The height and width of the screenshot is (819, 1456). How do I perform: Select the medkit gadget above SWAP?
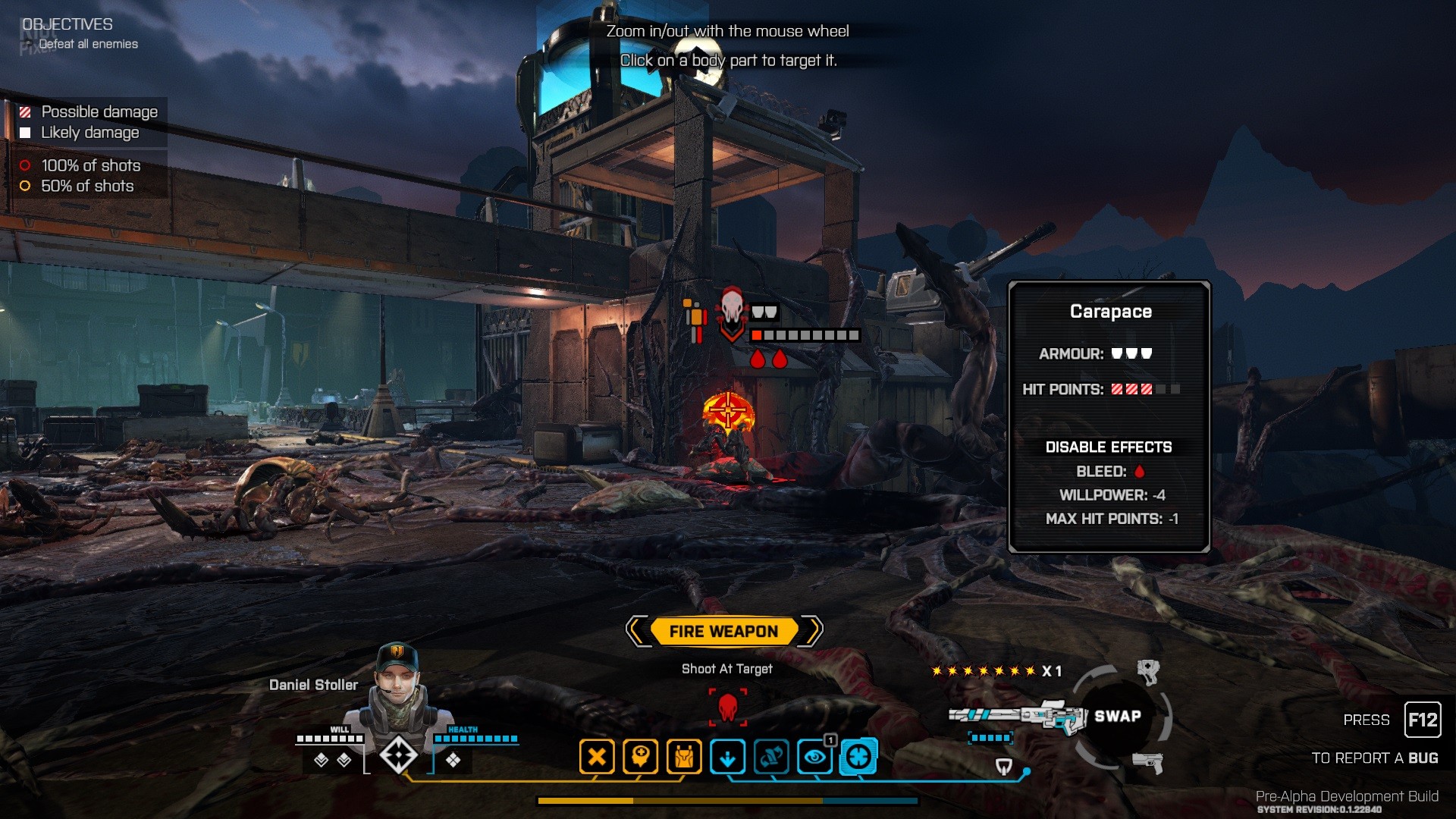(x=1148, y=670)
